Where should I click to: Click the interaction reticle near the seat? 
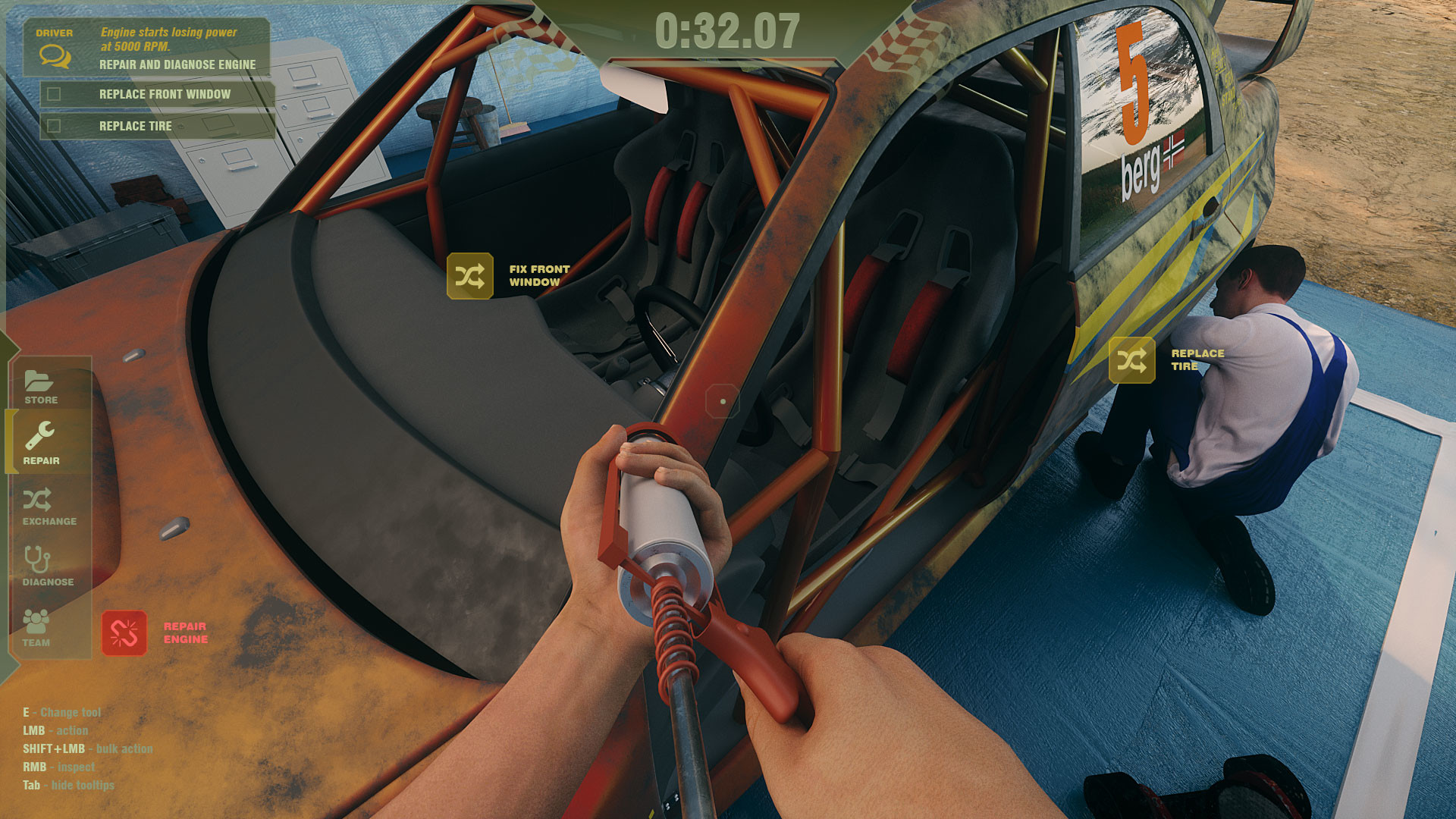click(x=721, y=402)
